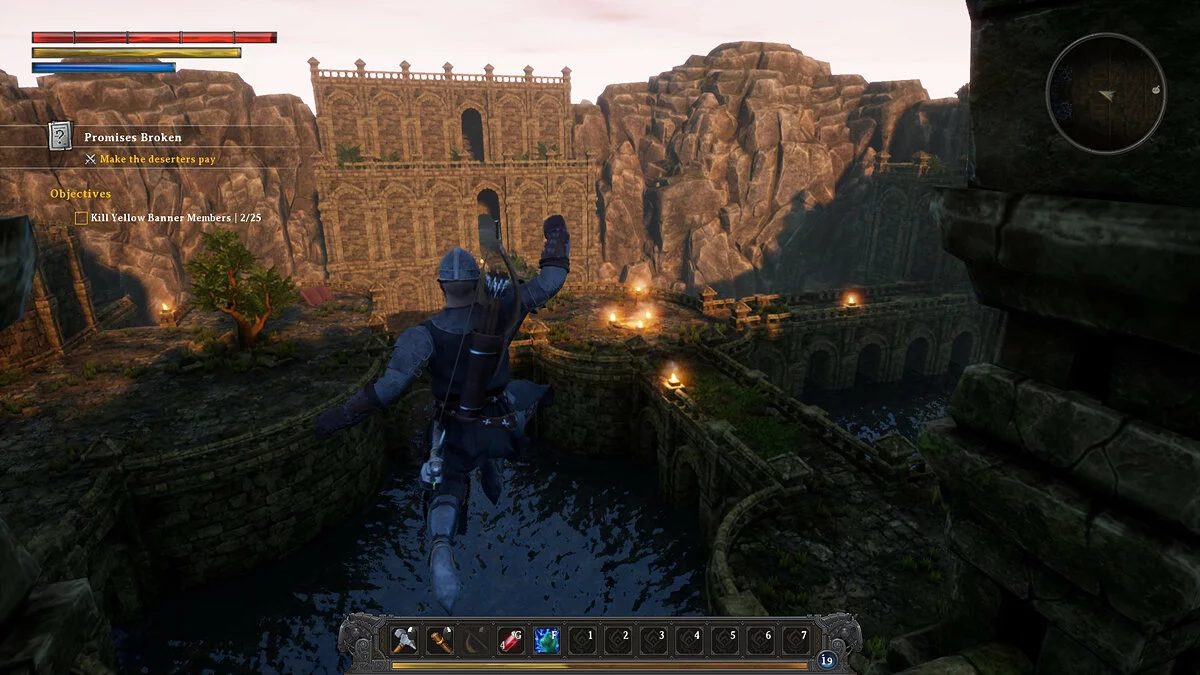
Task: Activate the blue lightning hand spell
Action: click(x=547, y=638)
